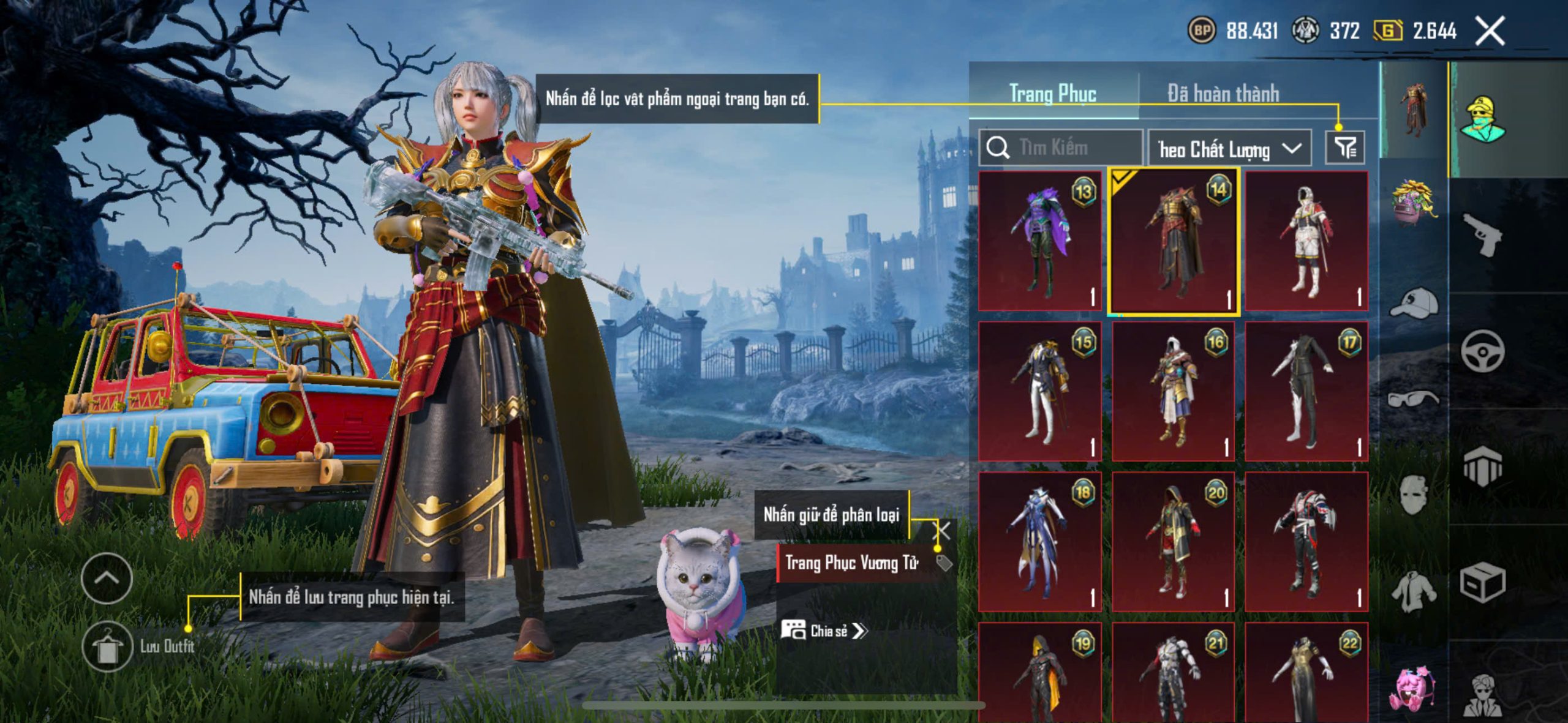Open the crate box category
Viewport: 1568px width, 723px height.
(1482, 583)
